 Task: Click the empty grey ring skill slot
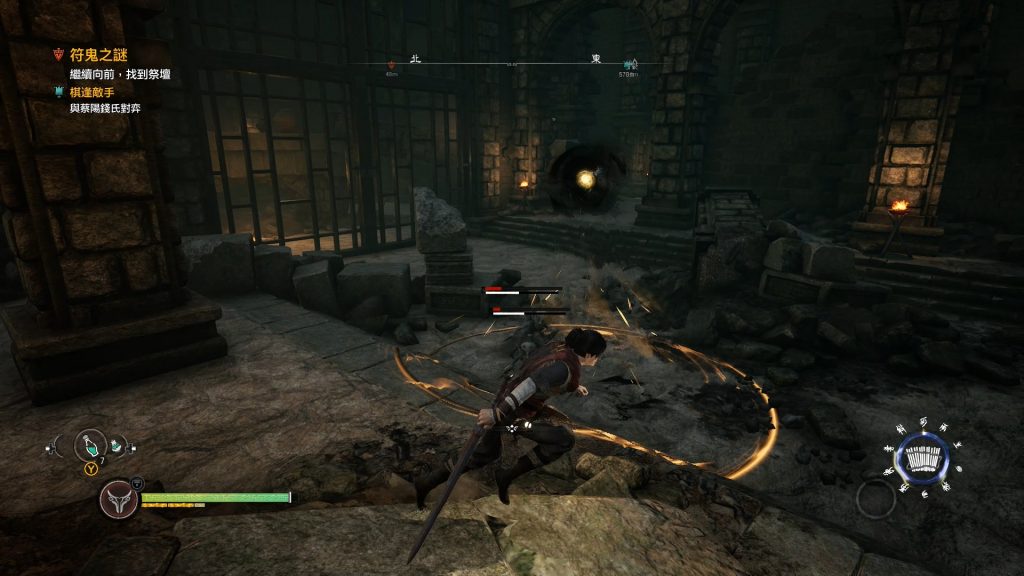[875, 498]
